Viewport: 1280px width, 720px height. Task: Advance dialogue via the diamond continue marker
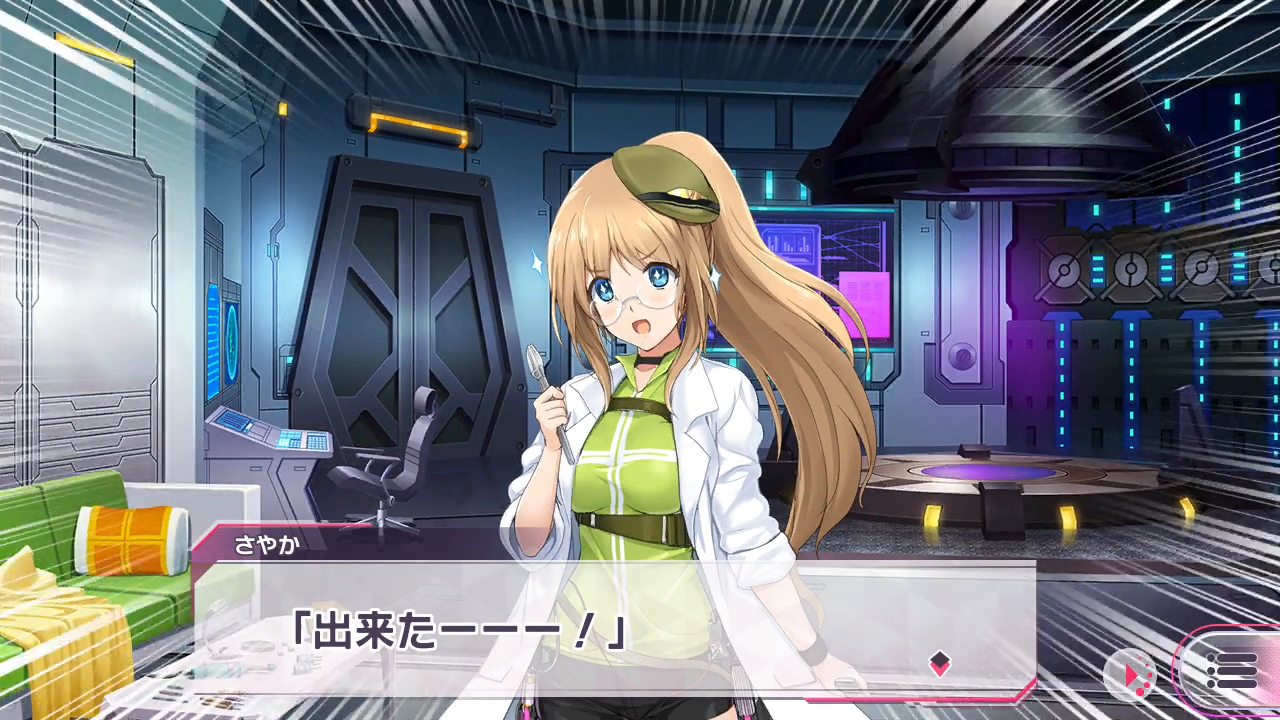click(x=939, y=663)
